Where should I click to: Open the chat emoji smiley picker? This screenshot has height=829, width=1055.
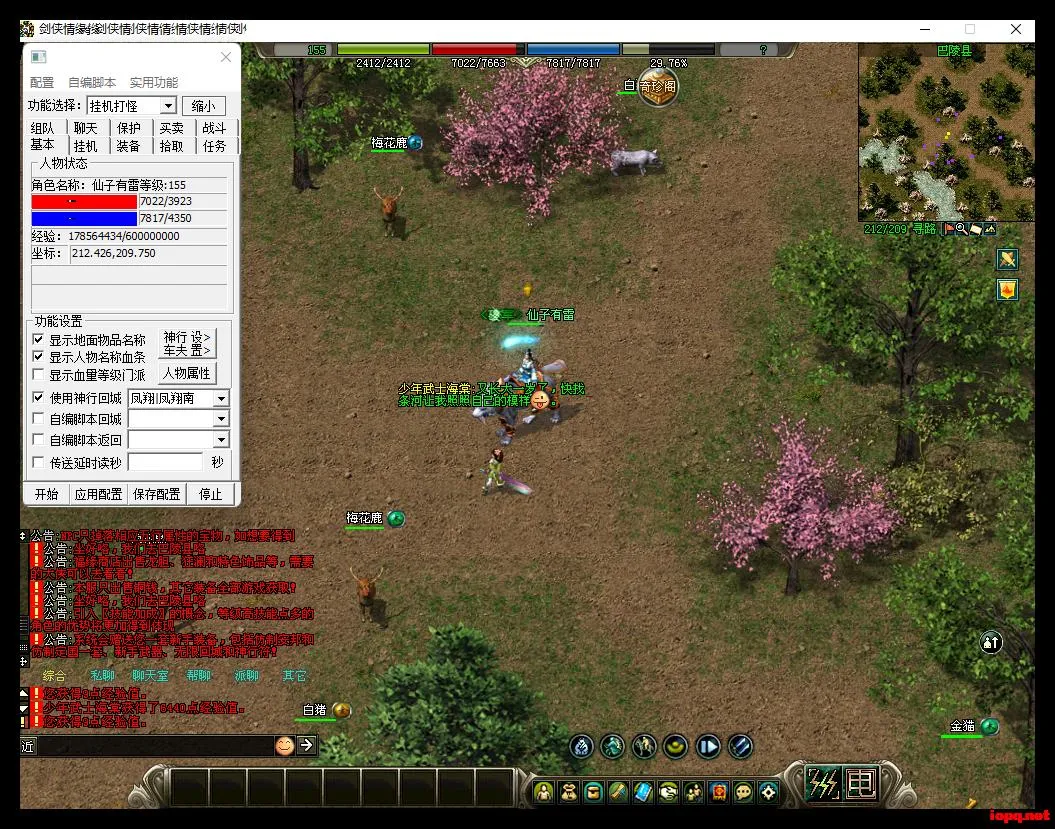coord(284,745)
